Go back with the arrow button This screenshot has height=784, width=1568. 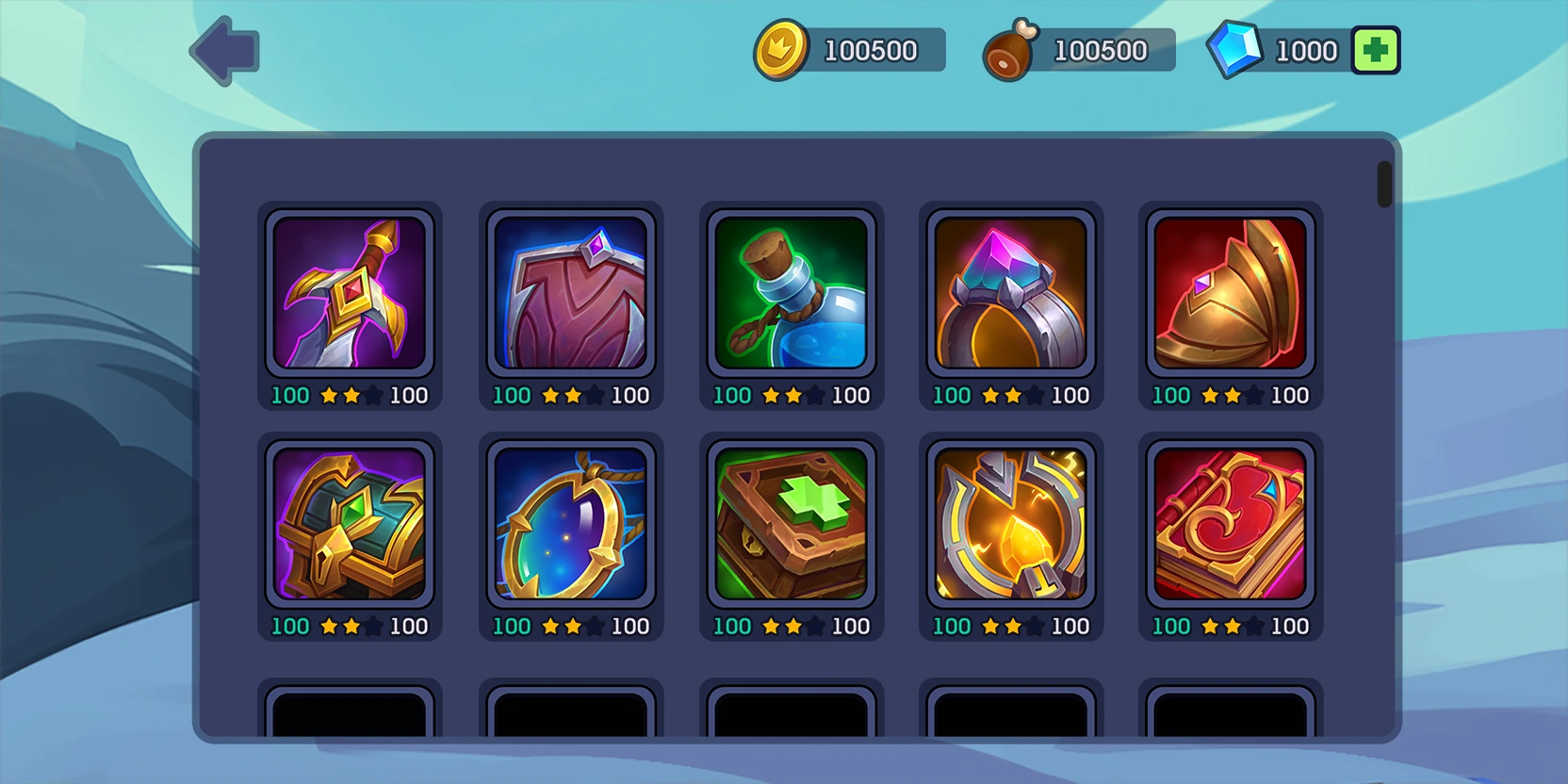tap(225, 51)
